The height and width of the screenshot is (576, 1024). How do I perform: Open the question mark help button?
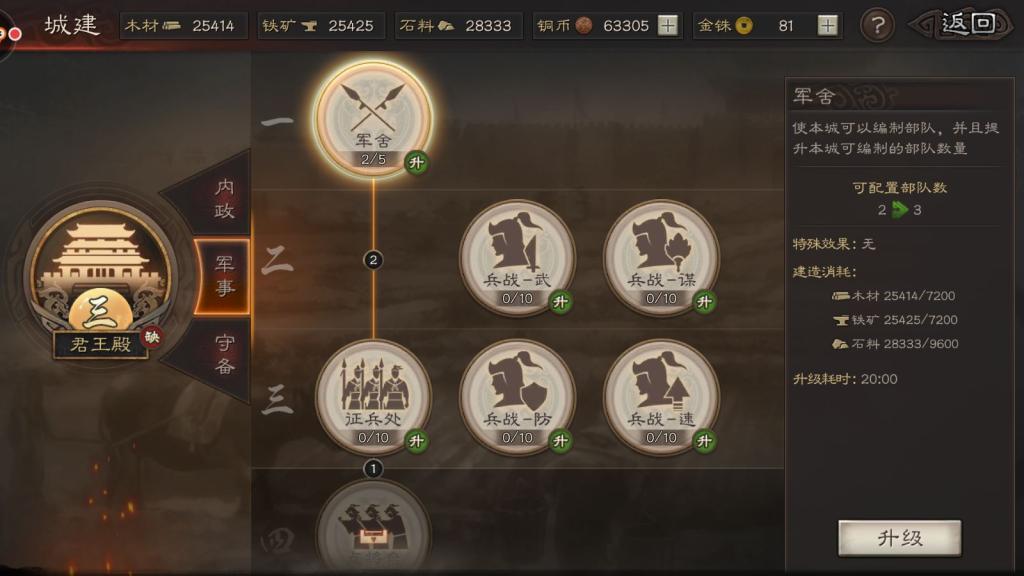point(877,25)
